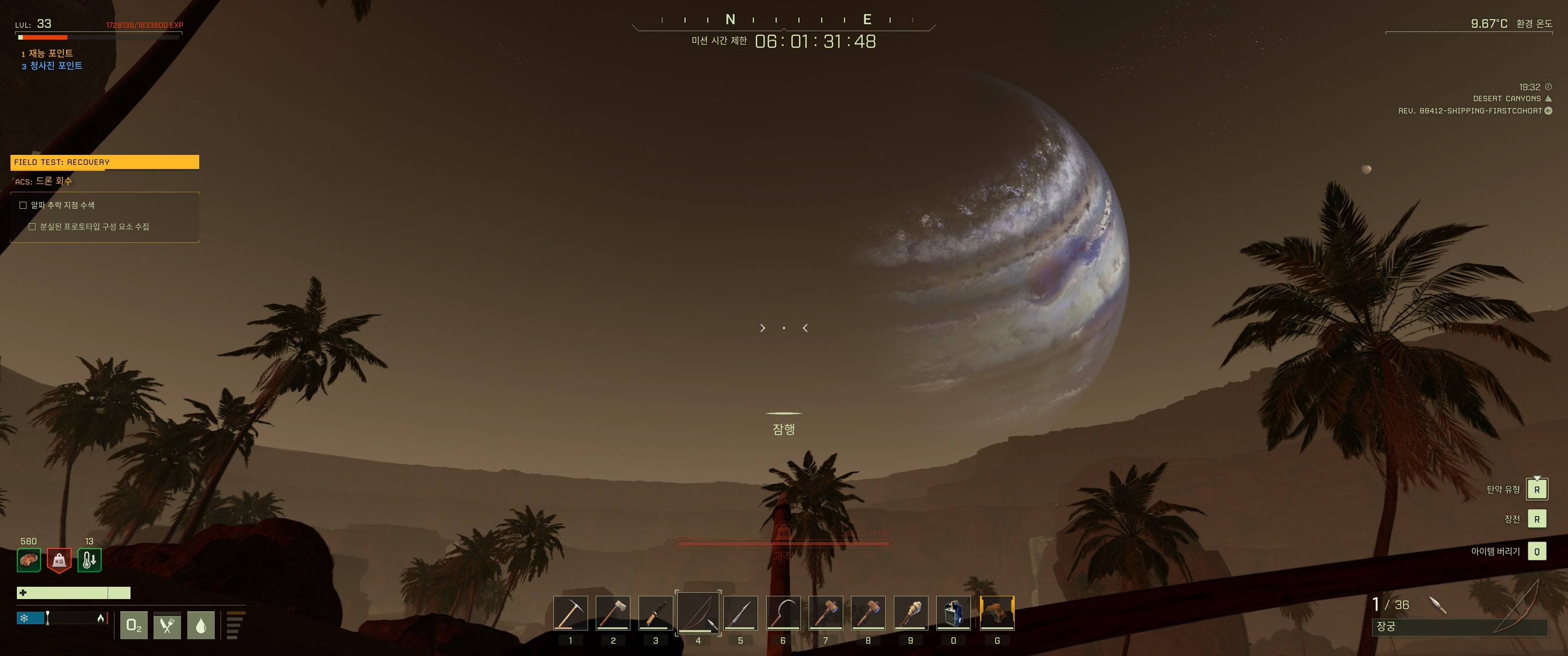Click the fork and knife hunger icon

pyautogui.click(x=167, y=625)
